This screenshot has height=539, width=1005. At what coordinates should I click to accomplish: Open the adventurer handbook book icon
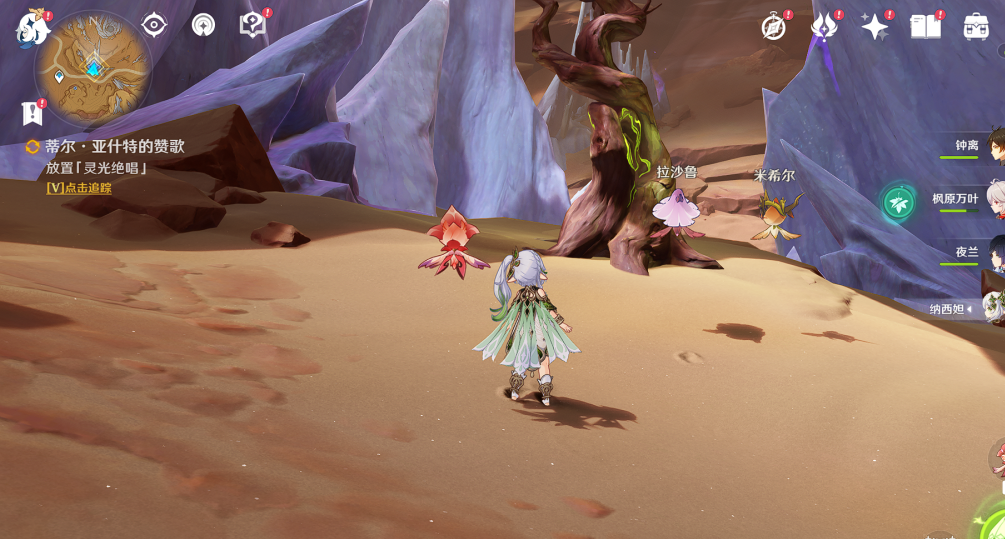tap(925, 27)
